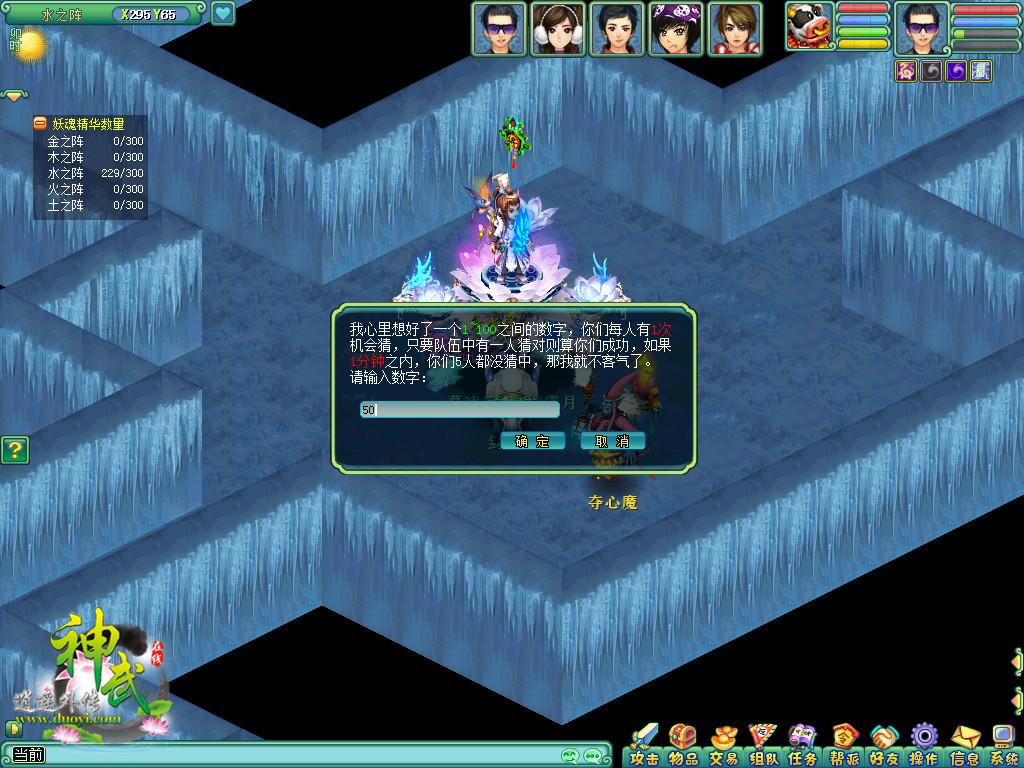The width and height of the screenshot is (1024, 768).
Task: Open the 物品 inventory chest
Action: click(684, 745)
